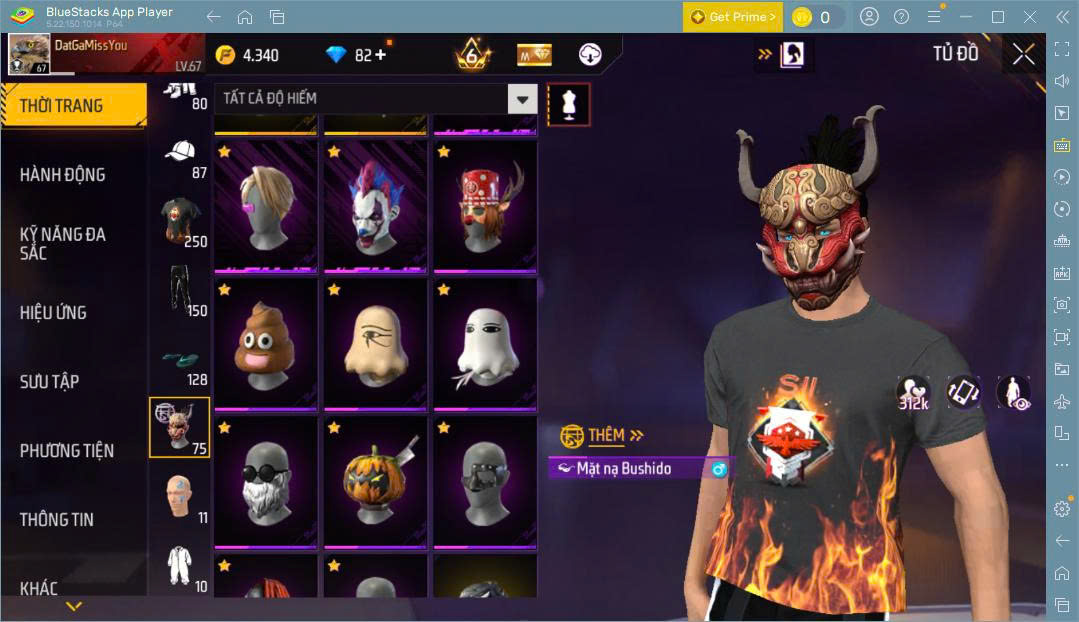Go to Phương Tiện tab
The width and height of the screenshot is (1079, 622).
[x=67, y=450]
